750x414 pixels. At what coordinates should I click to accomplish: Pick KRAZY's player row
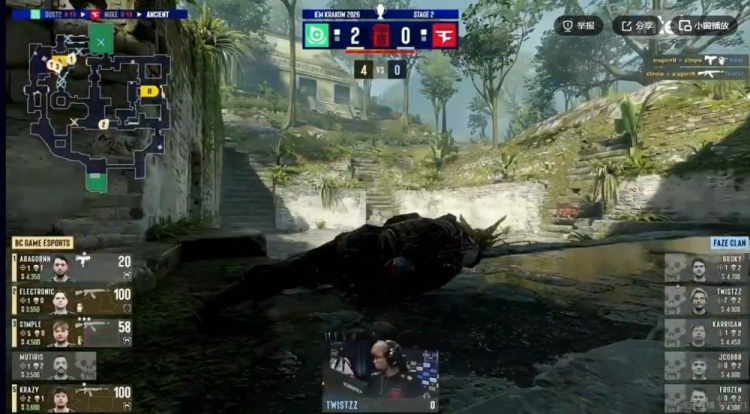pos(72,397)
